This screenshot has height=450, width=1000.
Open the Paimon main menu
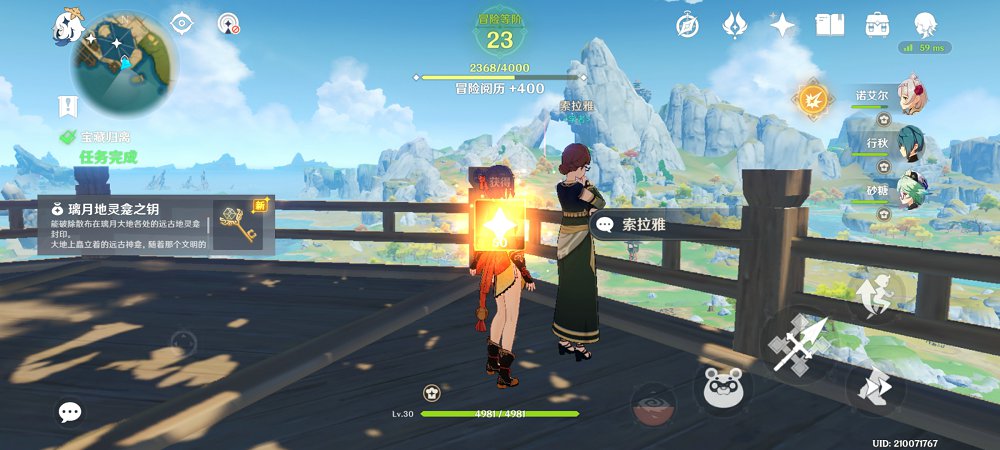(68, 24)
